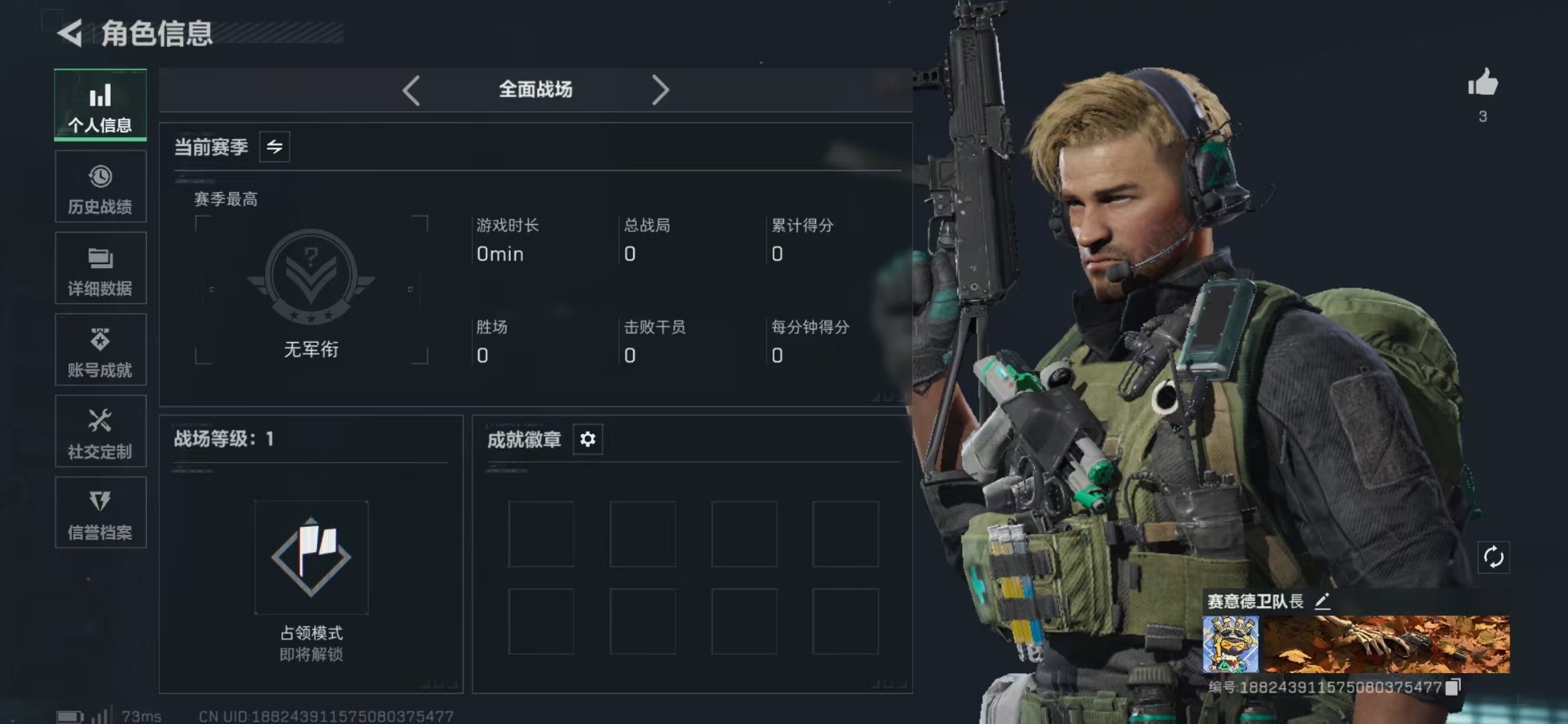Show the 账号成就 tab
The width and height of the screenshot is (1568, 724).
[x=101, y=351]
